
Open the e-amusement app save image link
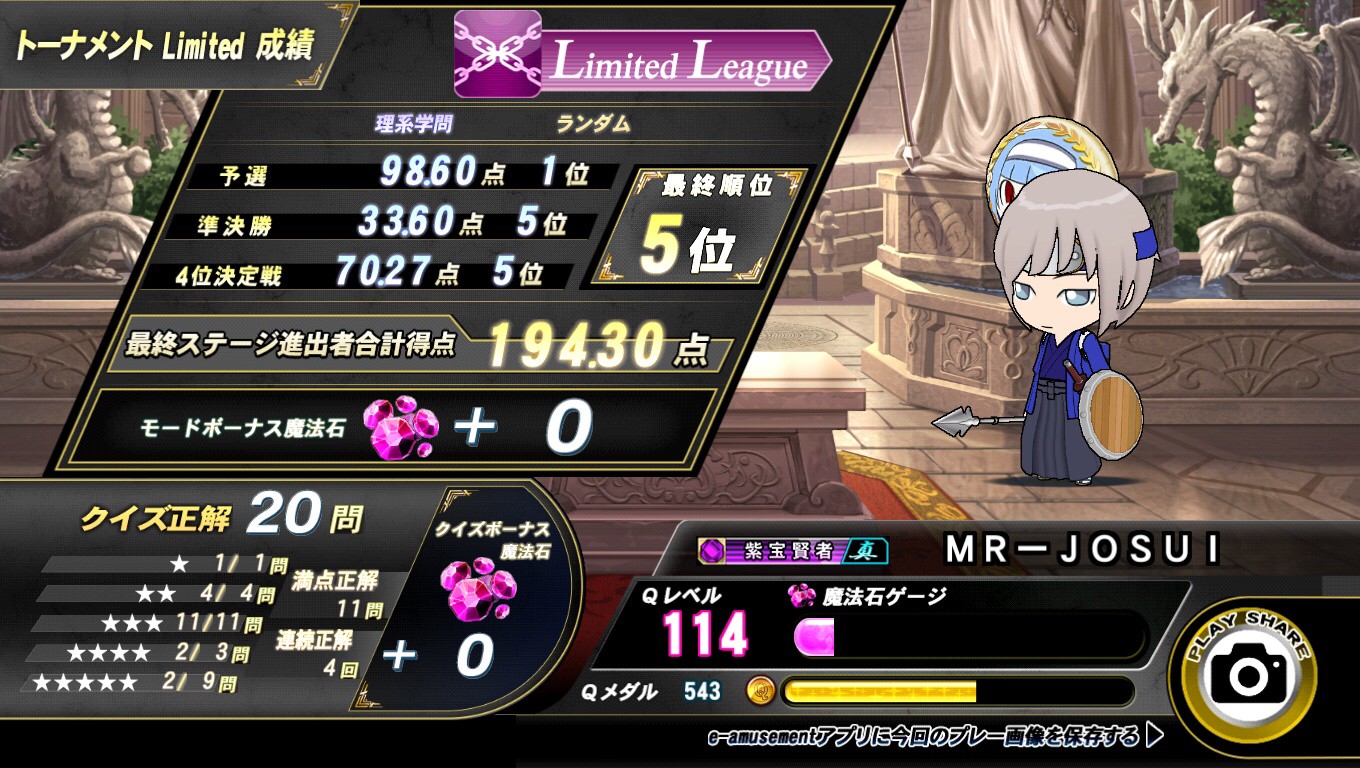[x=935, y=738]
